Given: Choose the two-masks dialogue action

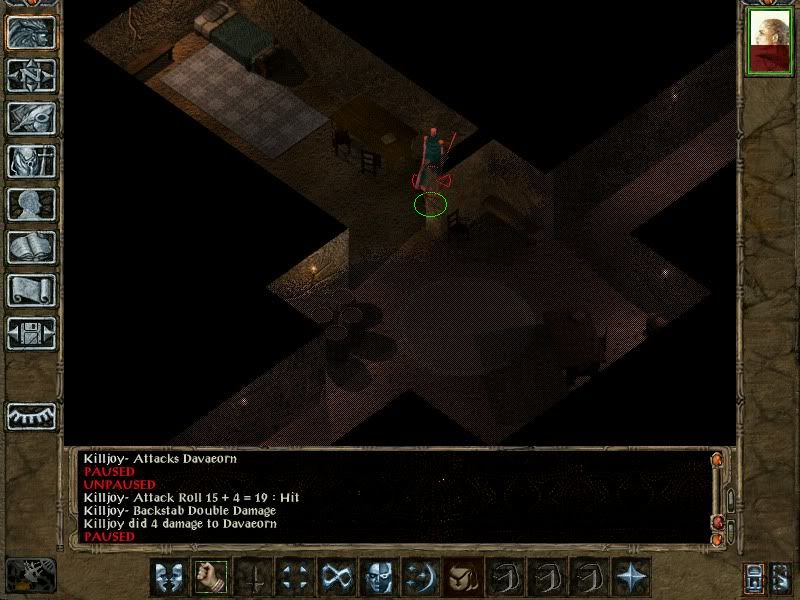Looking at the screenshot, I should [x=169, y=577].
